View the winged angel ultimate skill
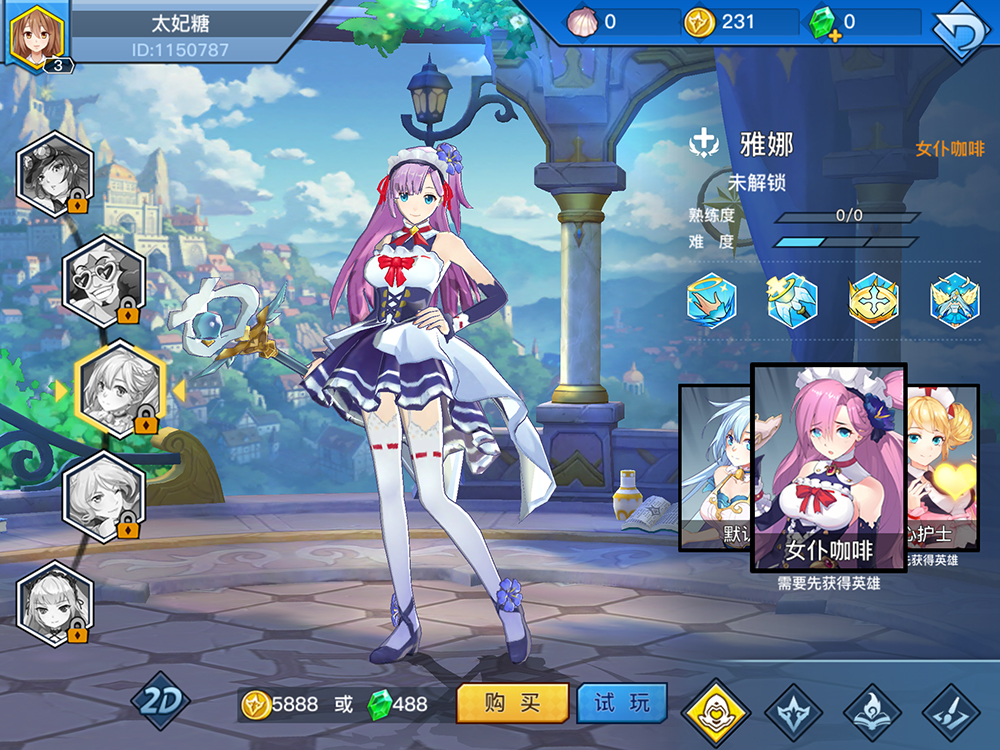Image resolution: width=1000 pixels, height=750 pixels. coord(954,300)
